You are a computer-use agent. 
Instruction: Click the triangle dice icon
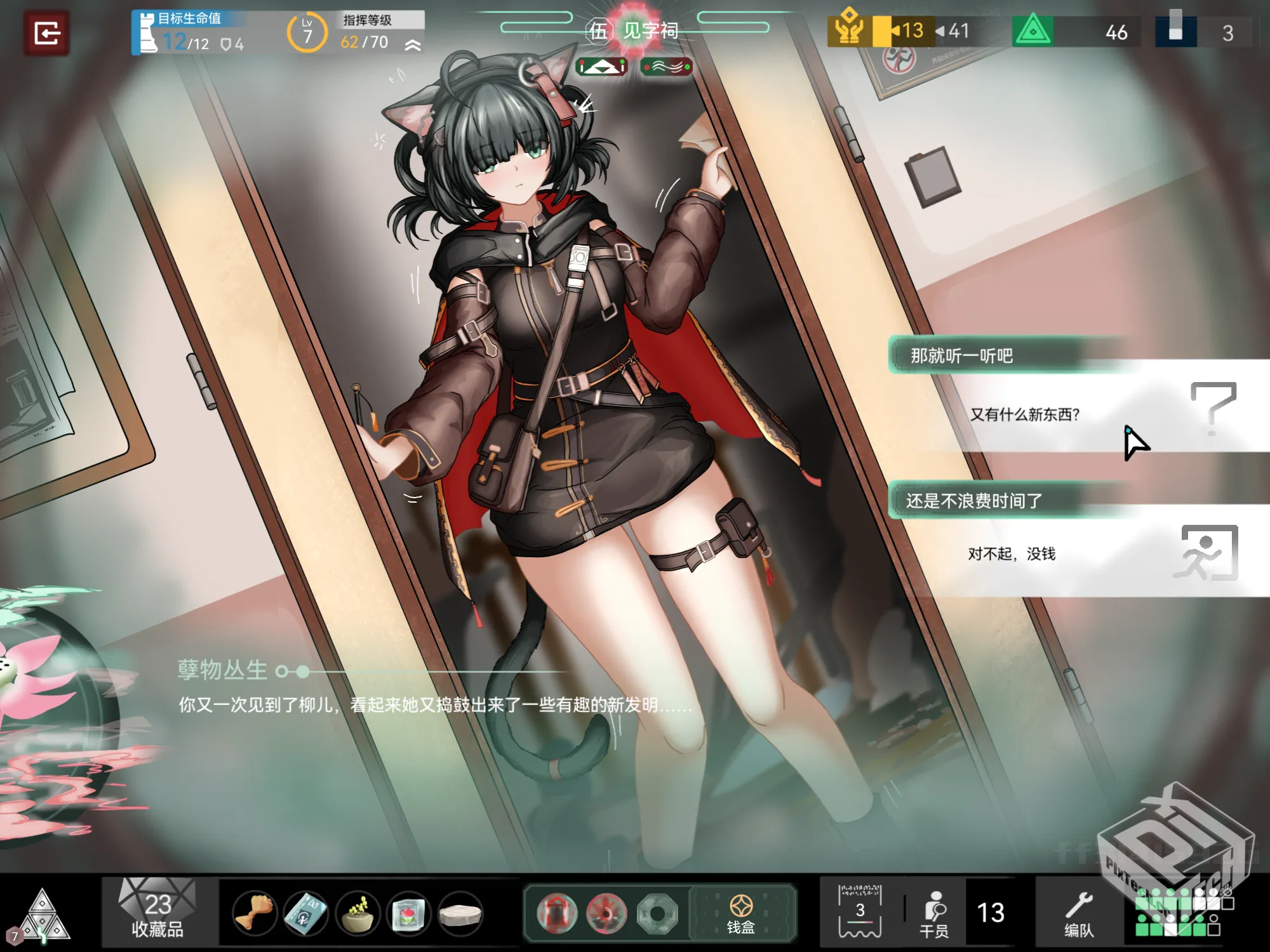(x=42, y=915)
